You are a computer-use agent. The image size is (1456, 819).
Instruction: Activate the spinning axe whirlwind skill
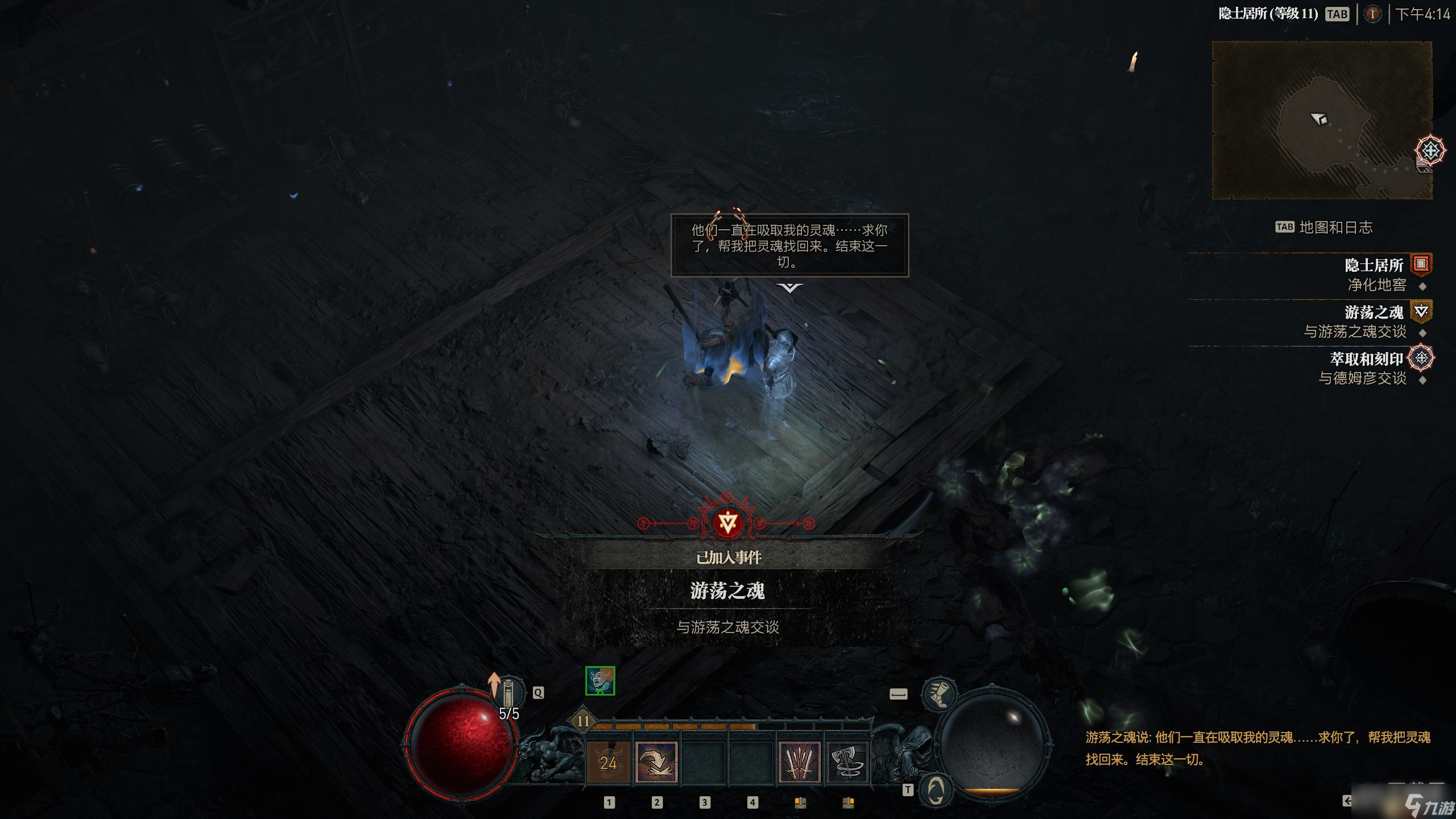pos(847,762)
